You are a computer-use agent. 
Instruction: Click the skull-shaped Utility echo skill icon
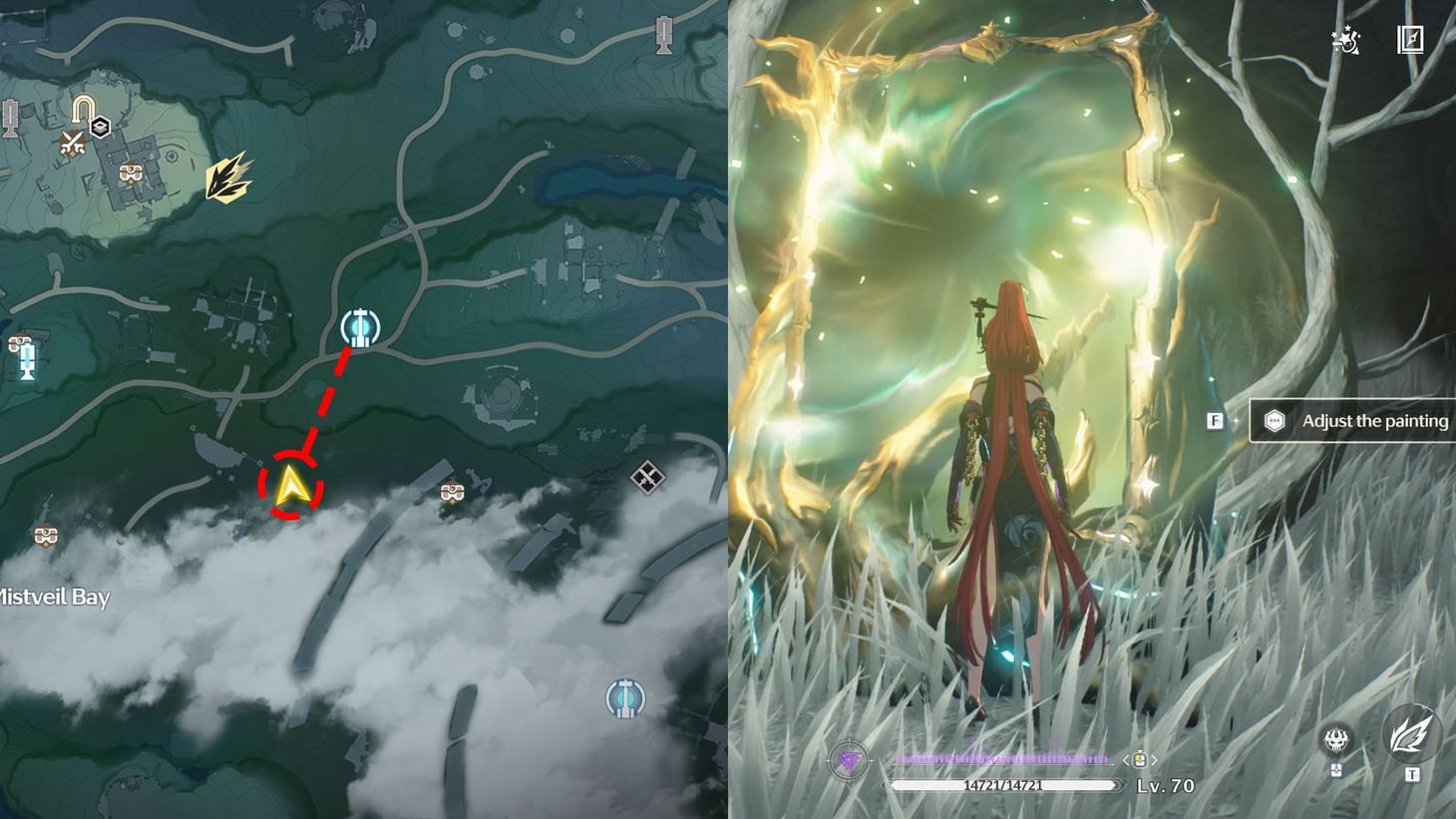point(1334,741)
